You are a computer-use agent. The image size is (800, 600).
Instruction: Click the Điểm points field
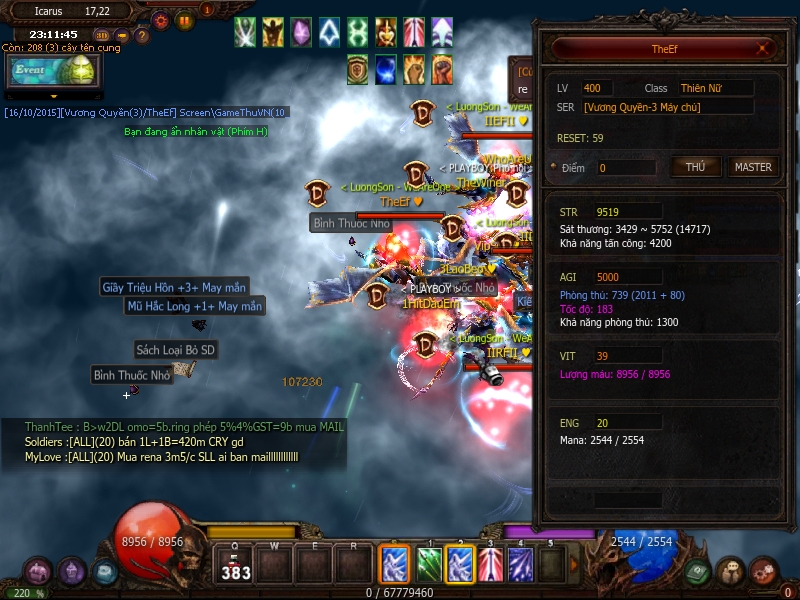tap(626, 168)
